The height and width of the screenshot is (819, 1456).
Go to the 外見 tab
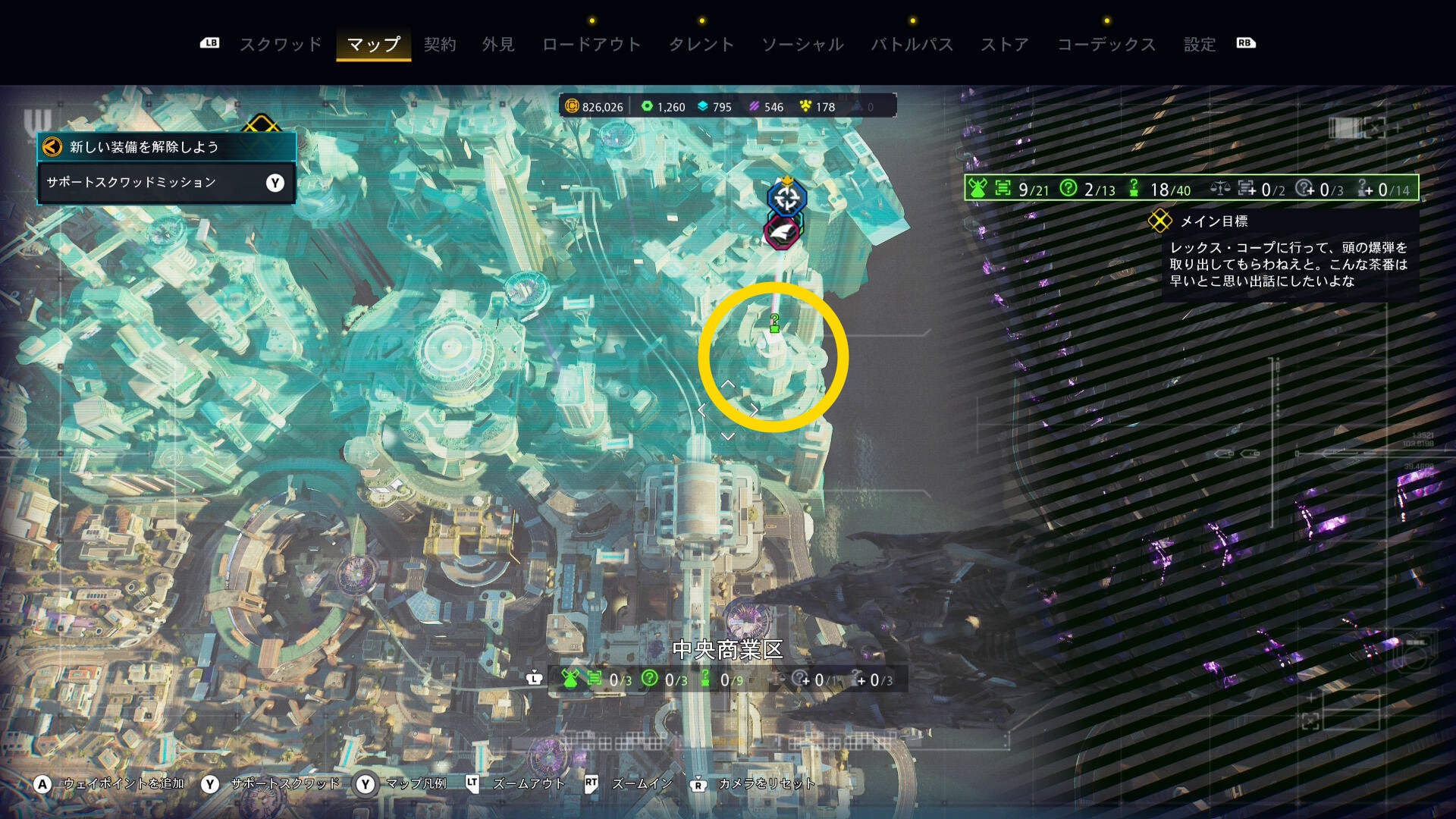(x=498, y=45)
